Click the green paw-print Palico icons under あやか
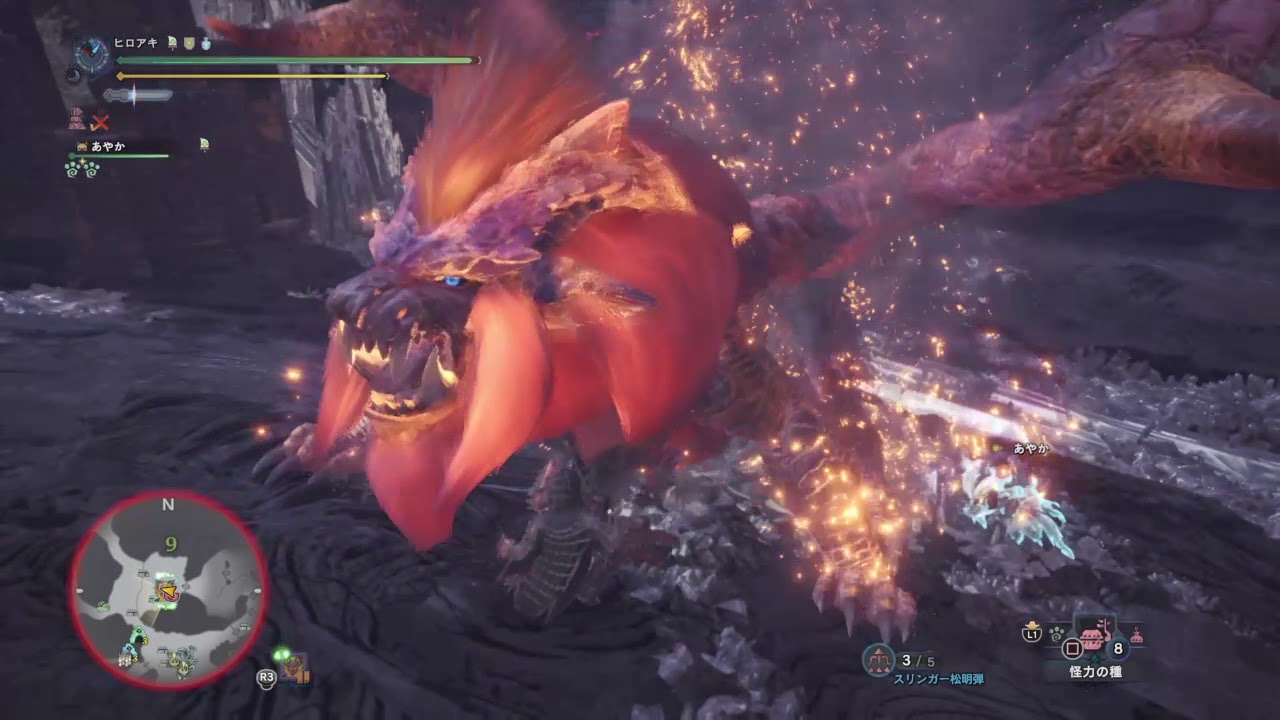Screen dimensions: 1280x720 (x=82, y=168)
